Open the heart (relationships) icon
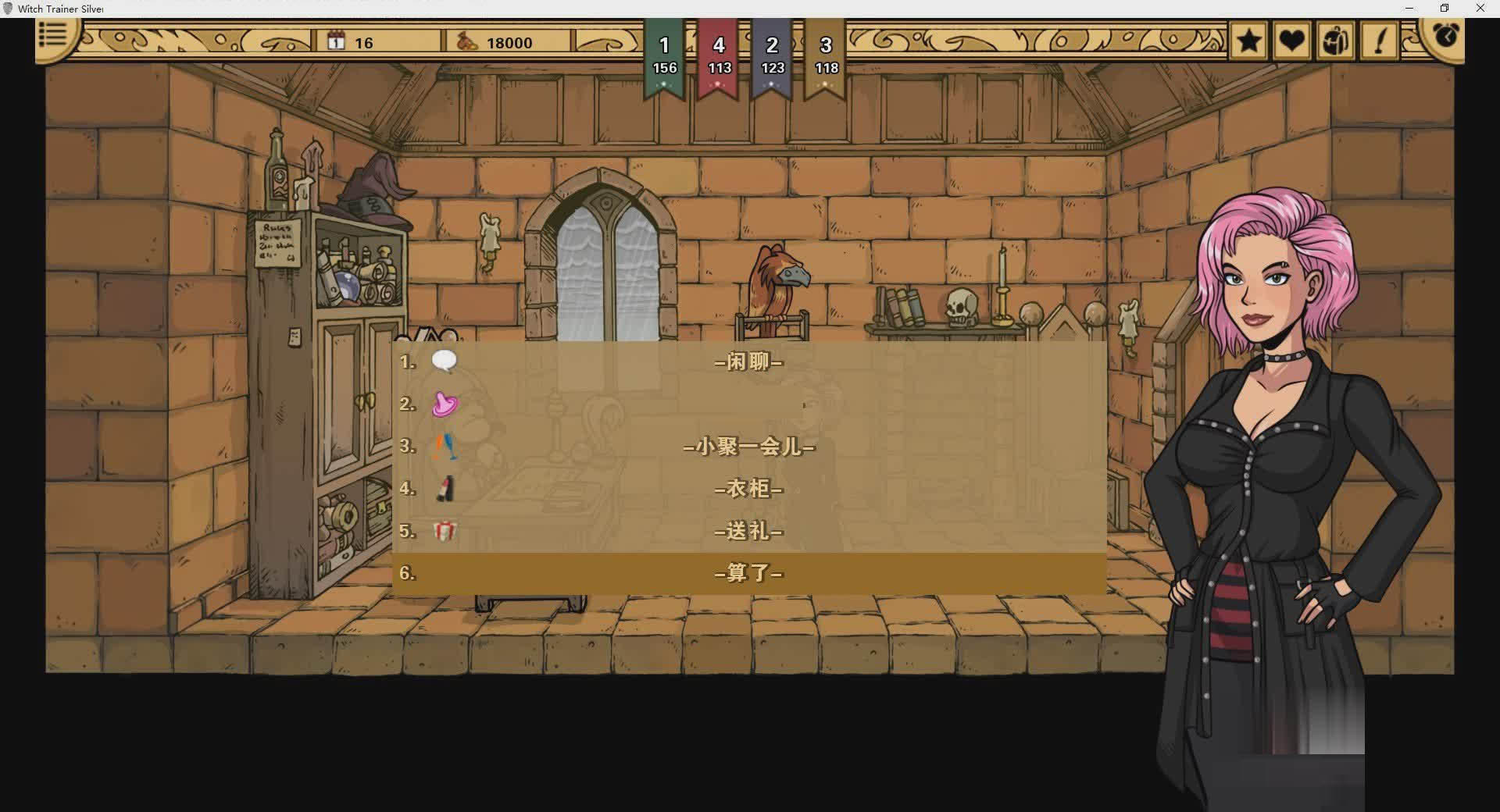 coord(1294,39)
